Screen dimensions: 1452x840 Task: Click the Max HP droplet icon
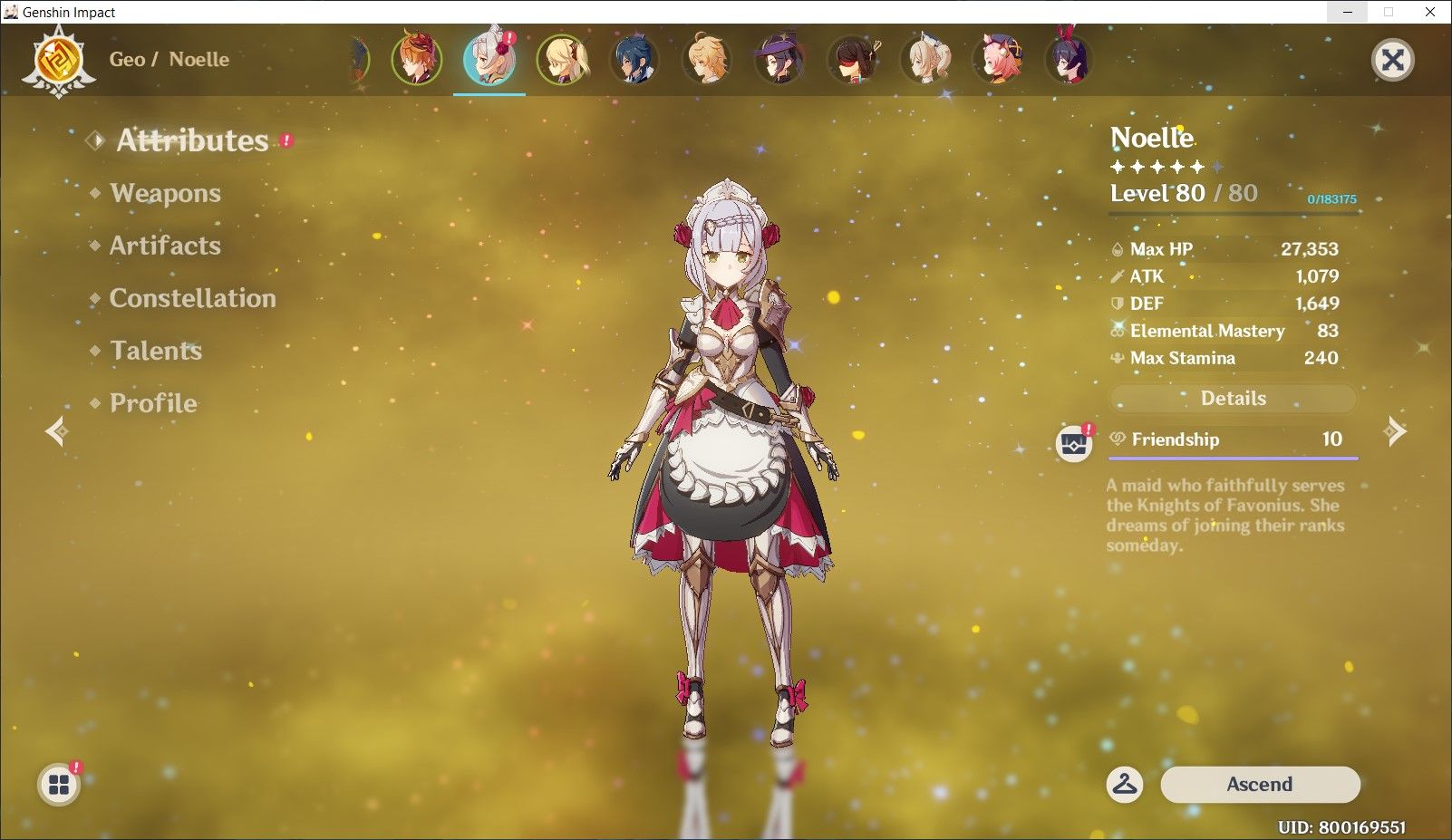coord(1118,248)
